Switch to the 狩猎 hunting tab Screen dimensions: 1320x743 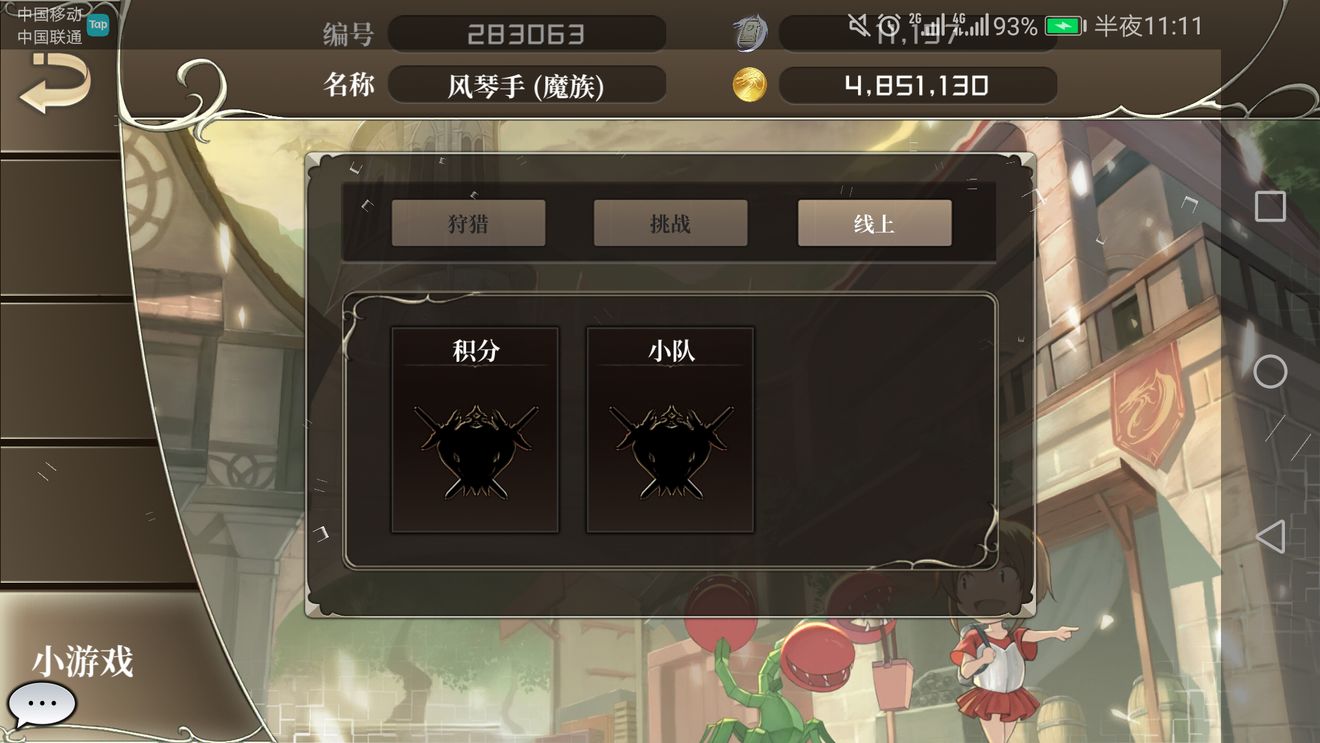tap(469, 222)
